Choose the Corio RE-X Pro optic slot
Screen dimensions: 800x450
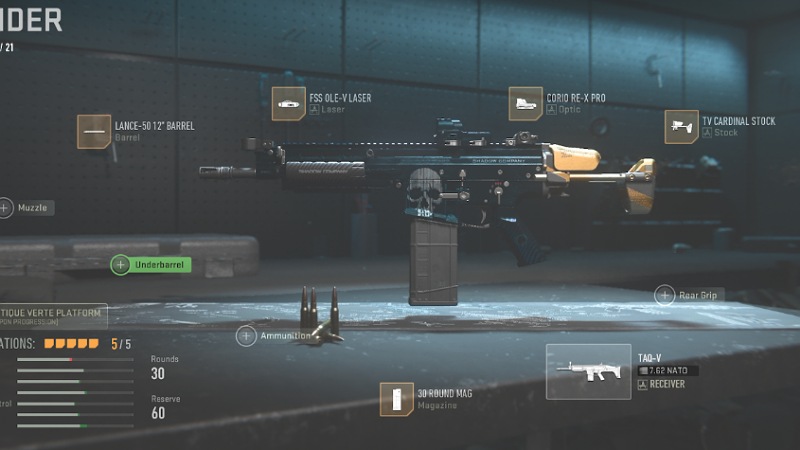click(525, 104)
